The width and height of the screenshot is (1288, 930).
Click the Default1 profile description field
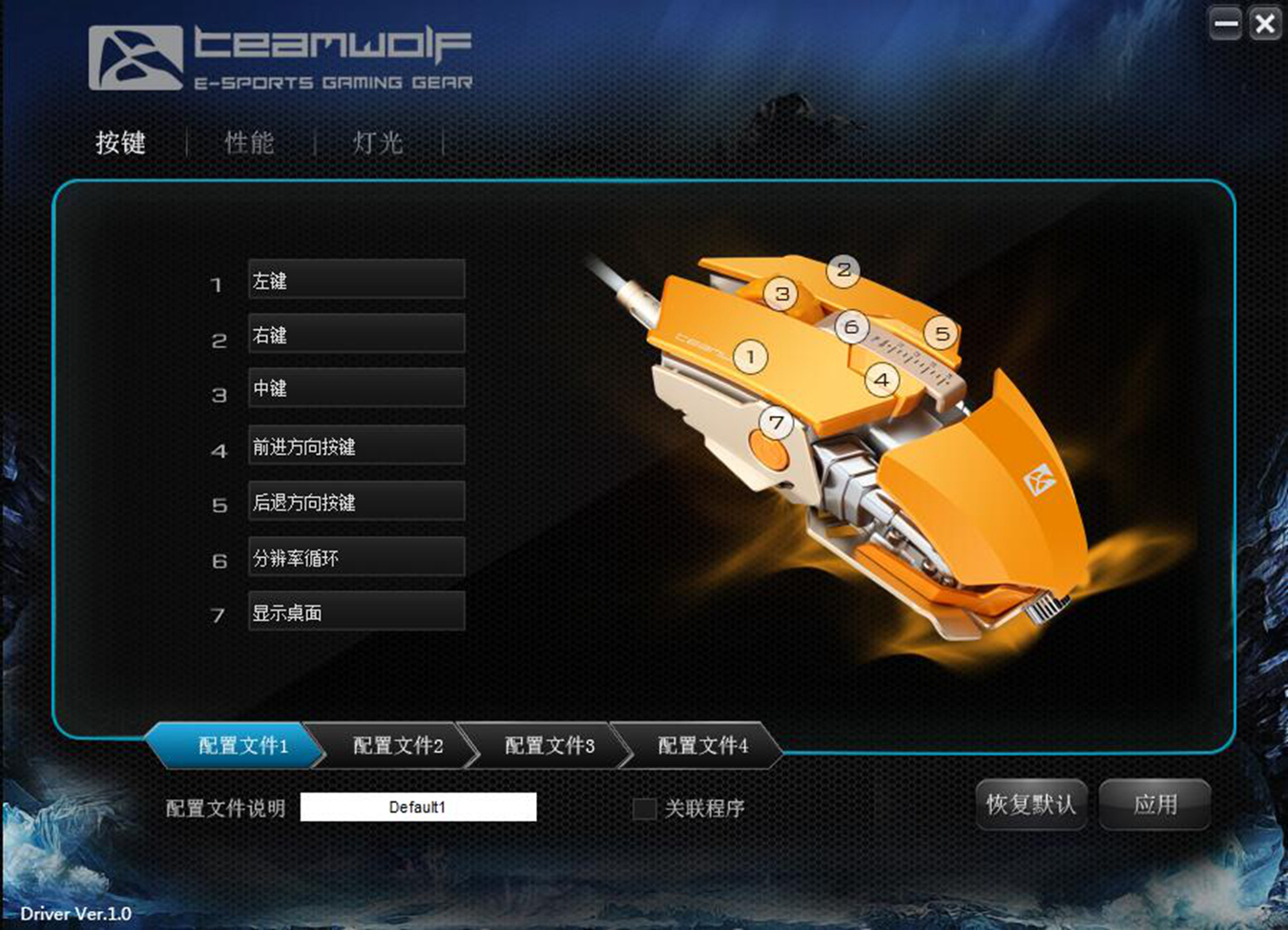[x=420, y=807]
